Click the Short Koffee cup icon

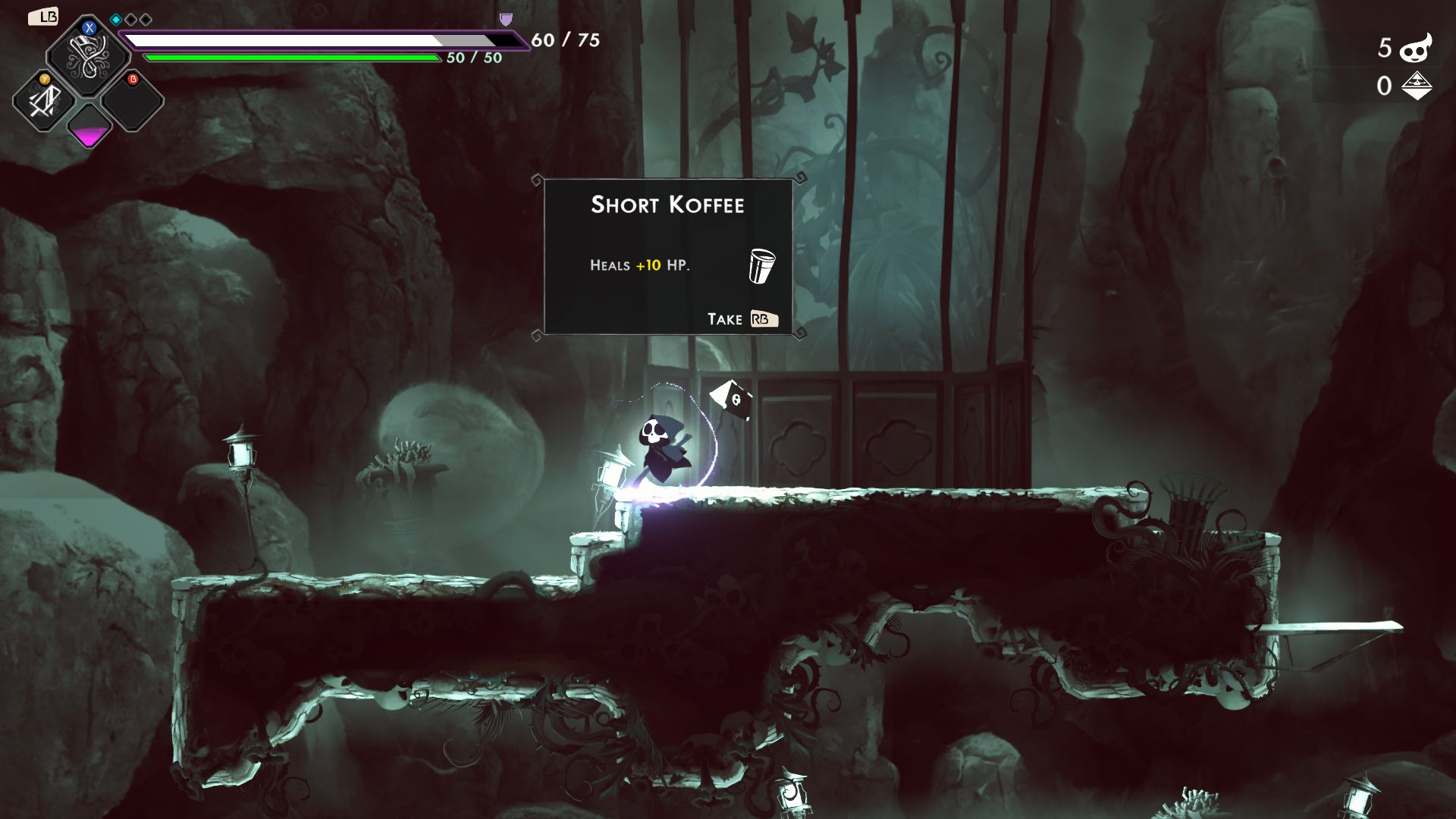pos(761,265)
